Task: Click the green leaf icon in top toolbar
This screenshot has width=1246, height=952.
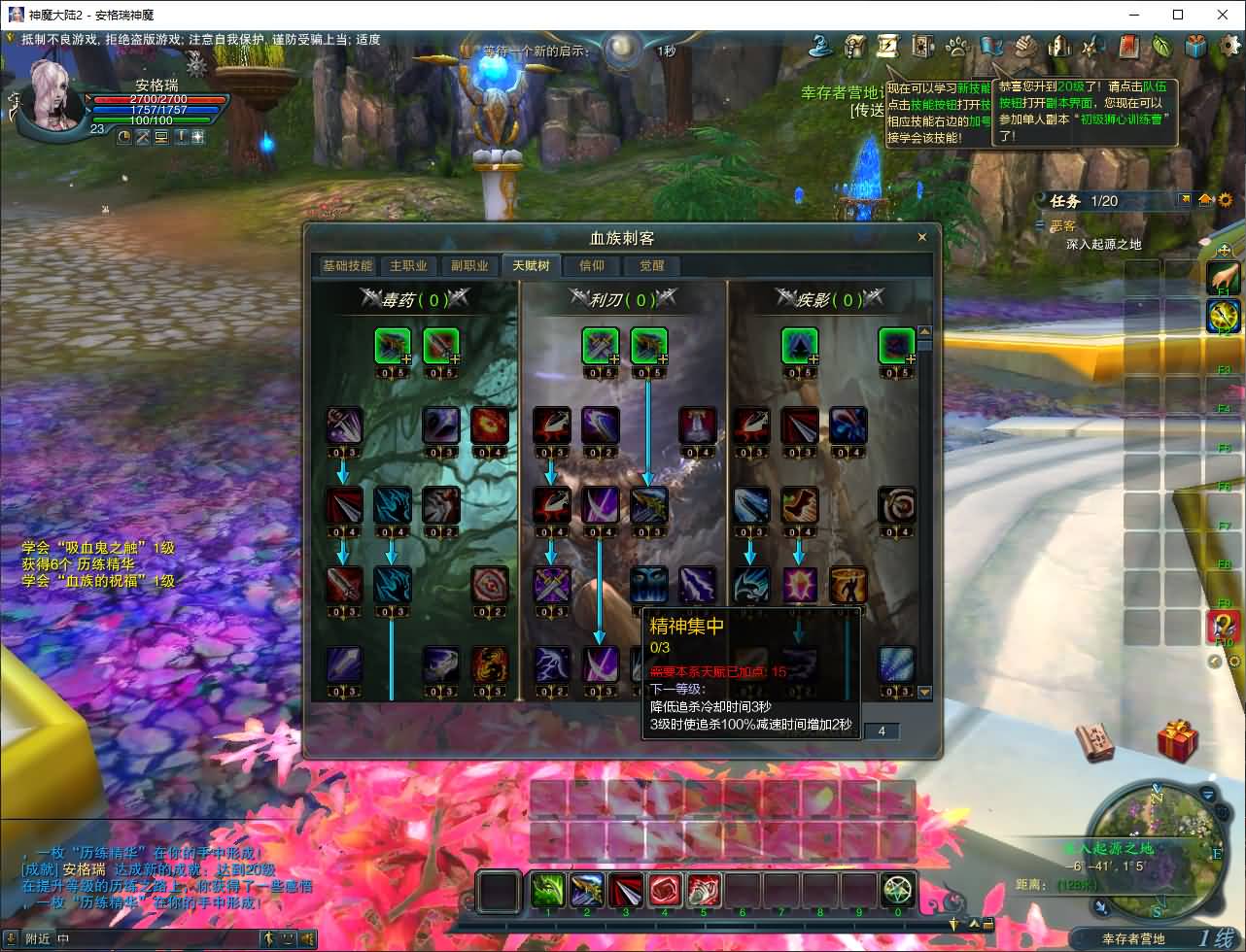Action: 1161,46
